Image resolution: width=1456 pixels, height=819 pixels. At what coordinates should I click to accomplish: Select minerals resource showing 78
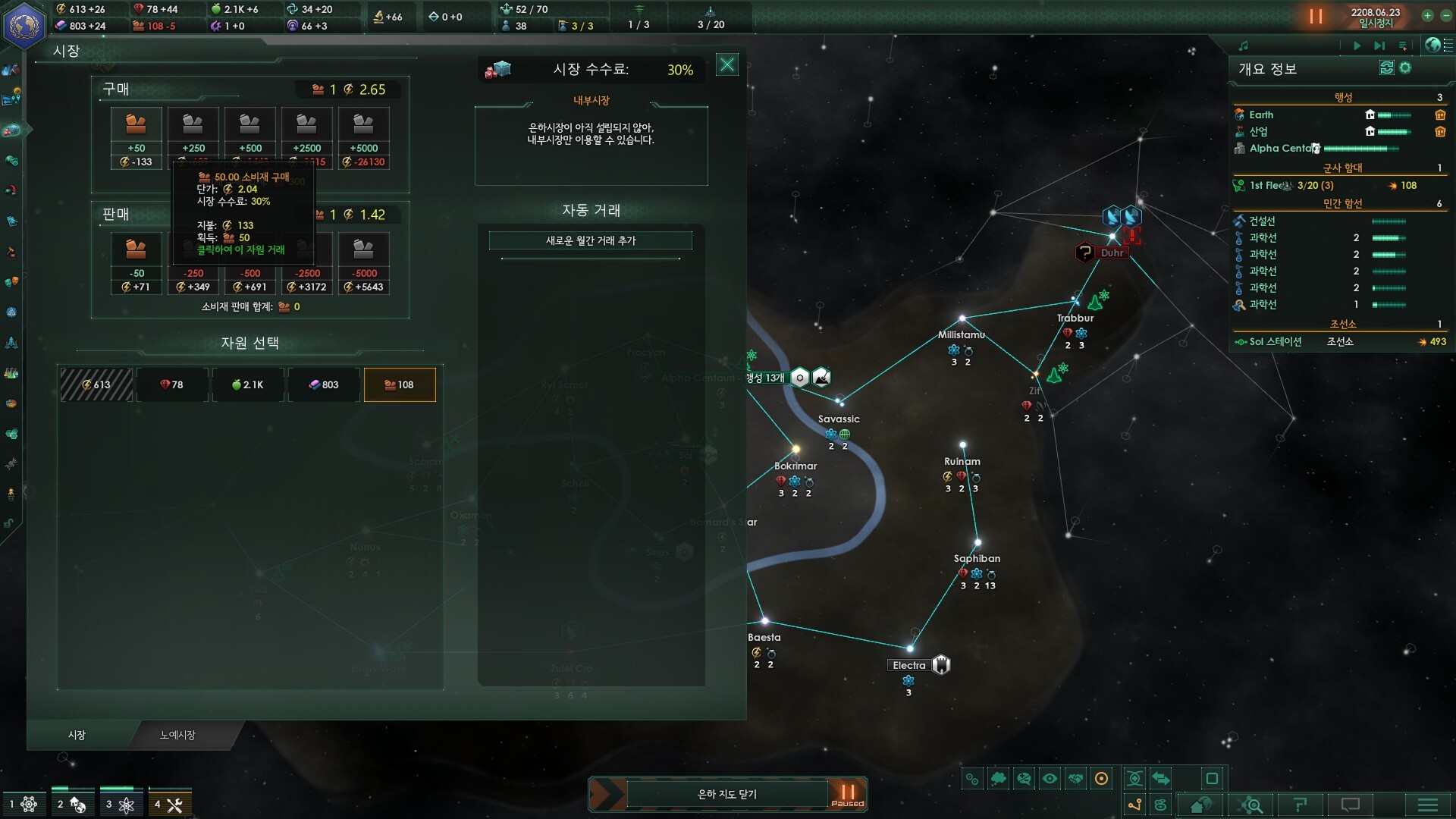click(x=172, y=384)
